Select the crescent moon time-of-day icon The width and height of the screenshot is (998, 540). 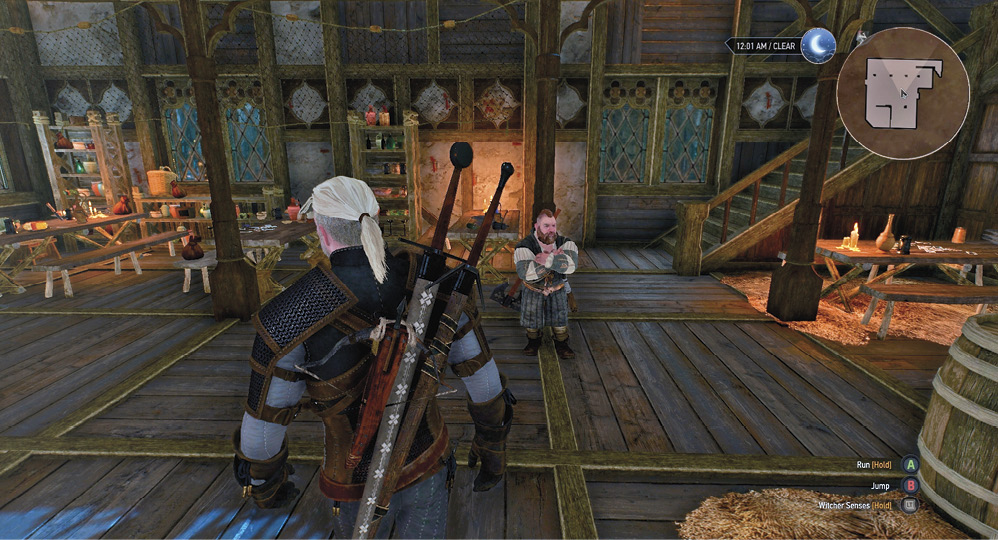point(817,45)
